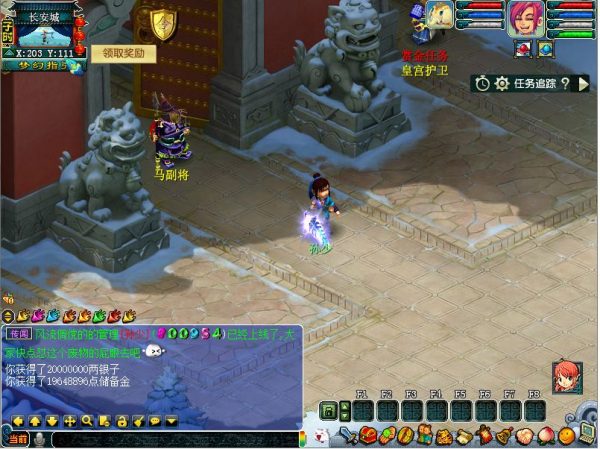Image resolution: width=600 pixels, height=449 pixels.
Task: Click the stopwatch icon on the quest tracker
Action: point(483,84)
